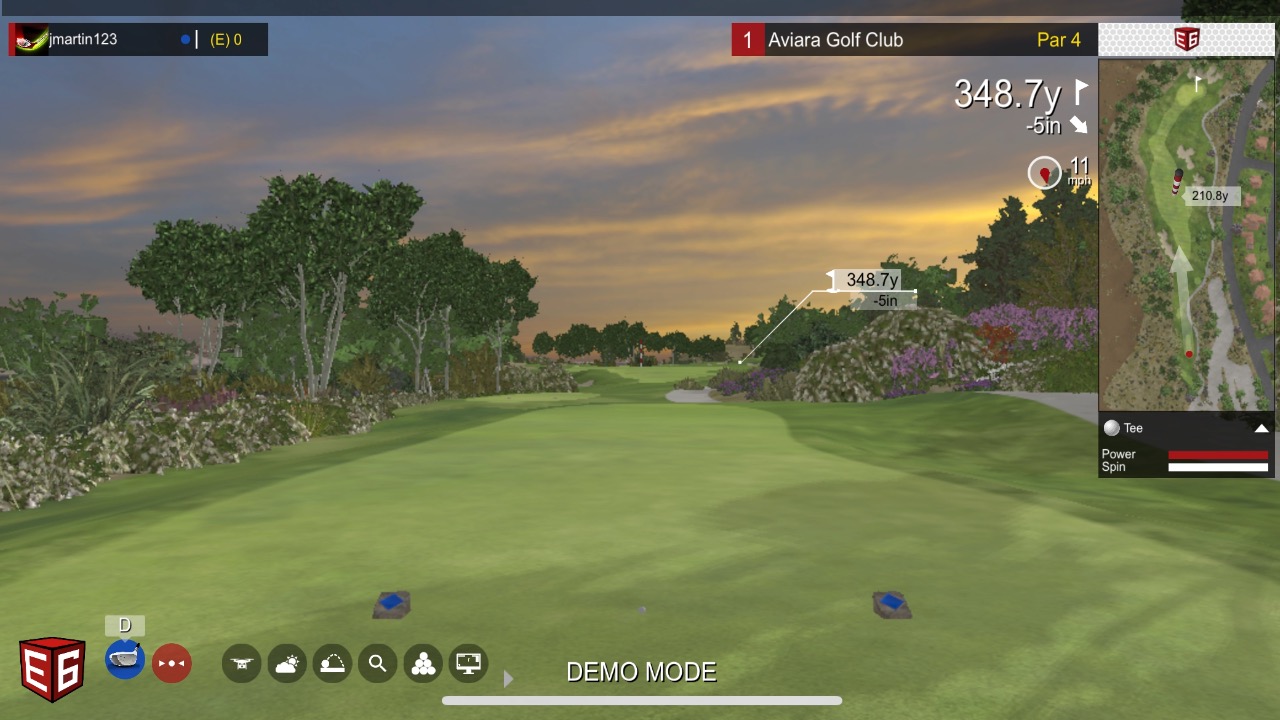The height and width of the screenshot is (720, 1280).
Task: Click the magnifying glass icon
Action: [377, 663]
